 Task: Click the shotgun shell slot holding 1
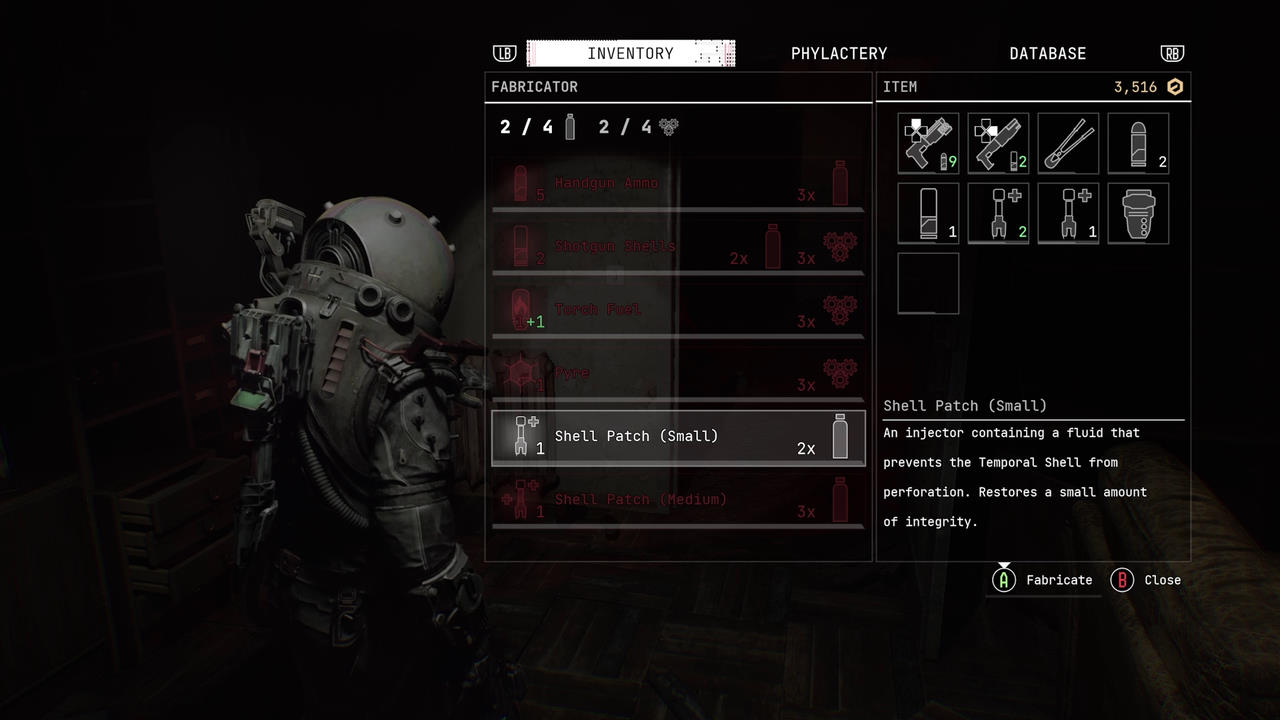(x=928, y=213)
